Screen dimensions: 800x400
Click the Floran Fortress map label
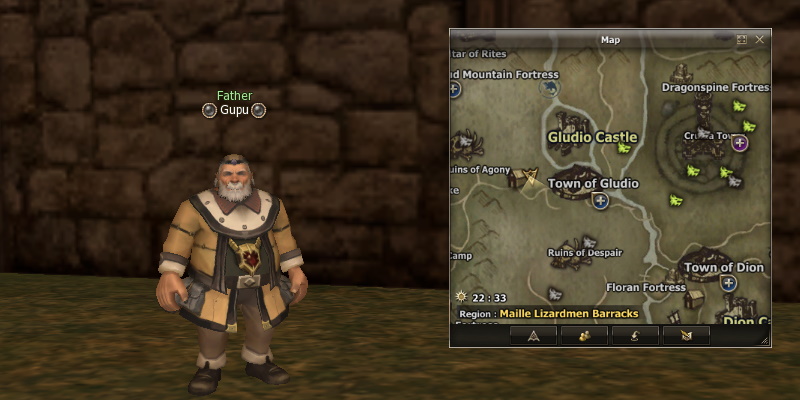coord(646,287)
